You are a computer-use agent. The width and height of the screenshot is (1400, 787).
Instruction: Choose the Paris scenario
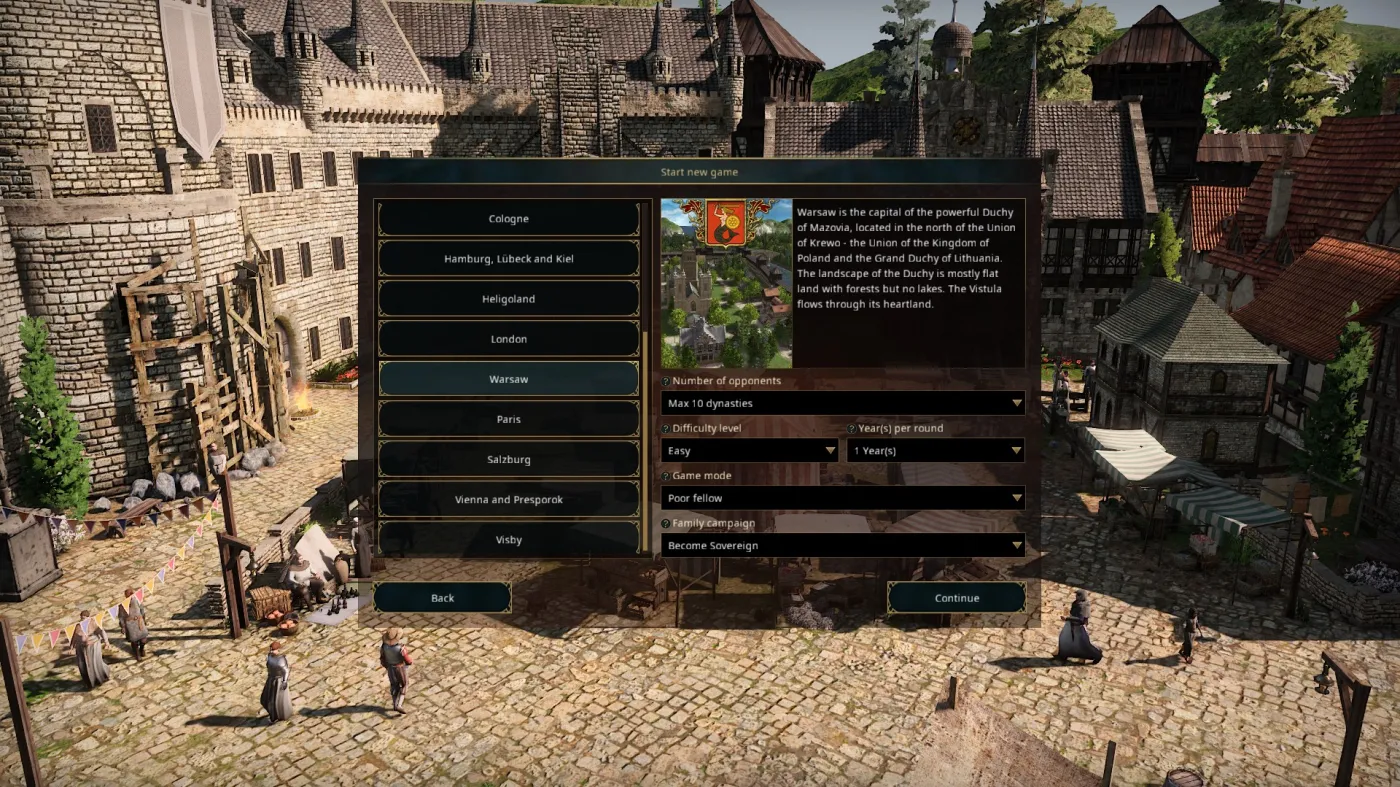(508, 418)
